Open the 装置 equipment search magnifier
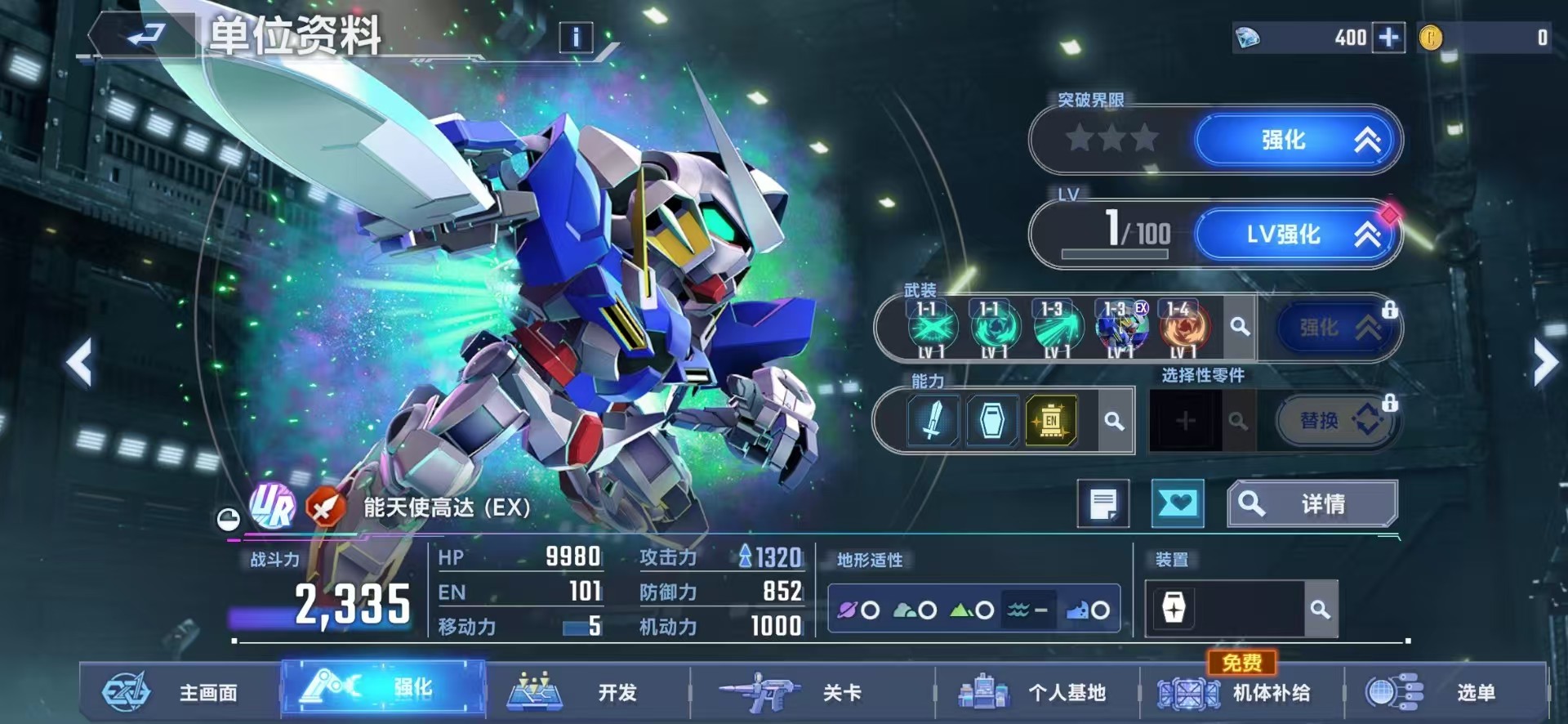 point(1321,610)
